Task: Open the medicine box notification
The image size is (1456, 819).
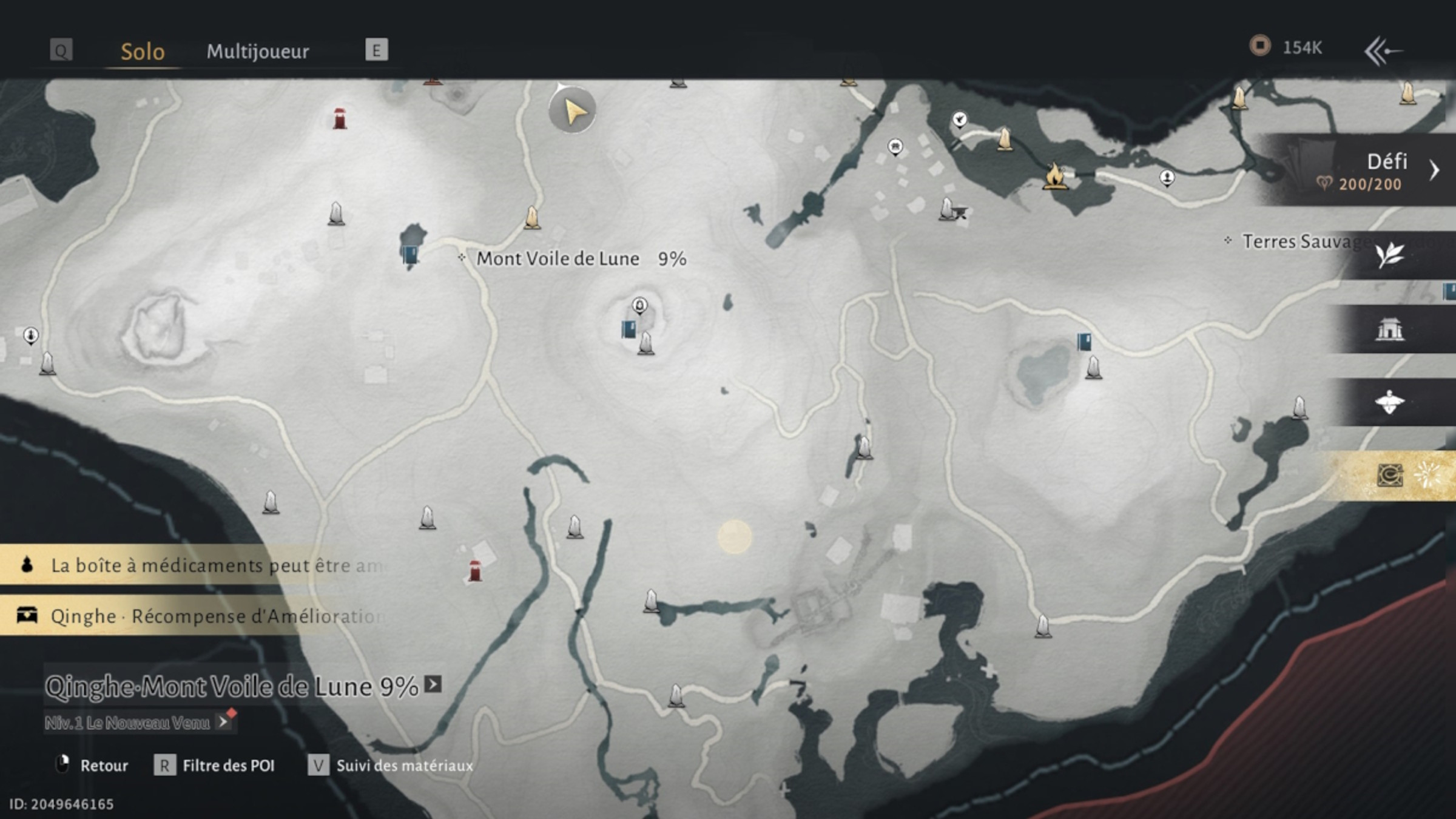Action: pyautogui.click(x=194, y=565)
